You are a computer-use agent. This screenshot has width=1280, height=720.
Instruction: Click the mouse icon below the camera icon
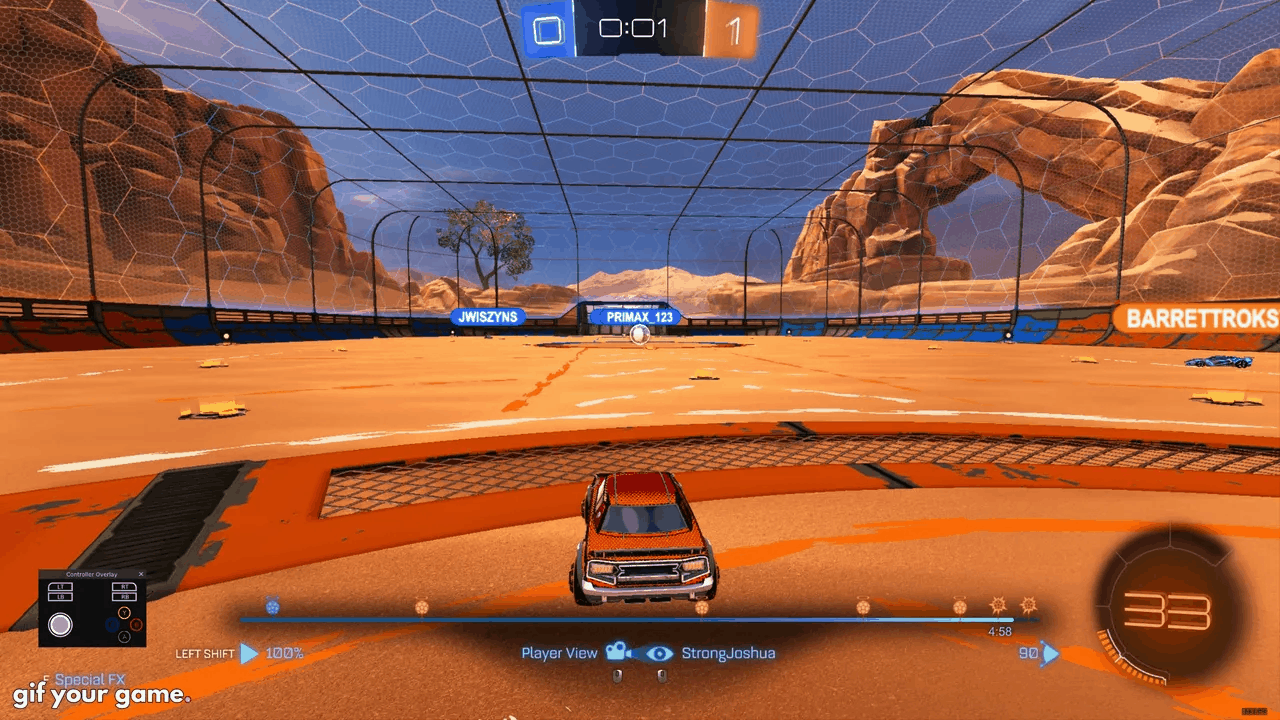[617, 675]
